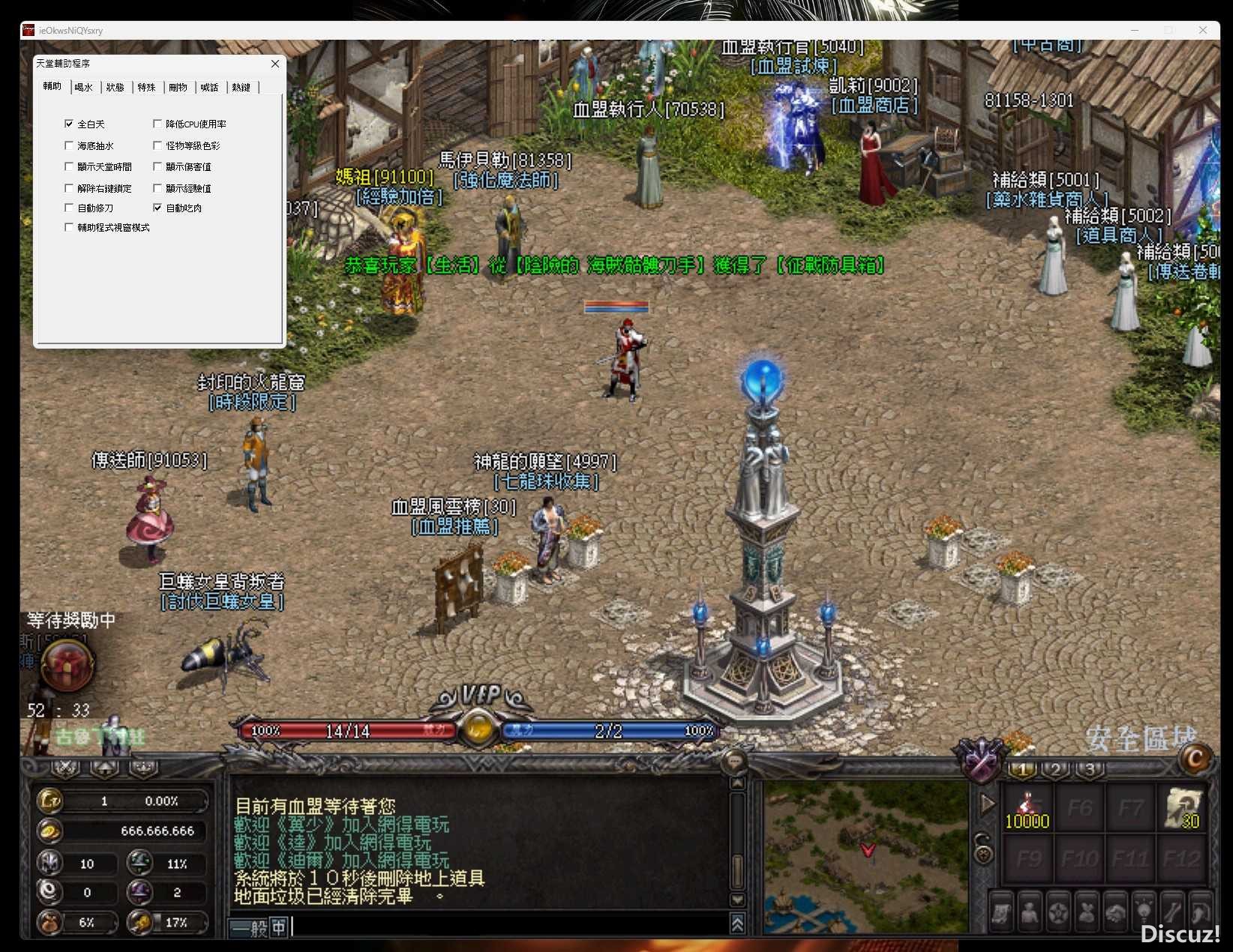Viewport: 1233px width, 952px height.
Task: Open the 狀態 tab
Action: click(115, 88)
